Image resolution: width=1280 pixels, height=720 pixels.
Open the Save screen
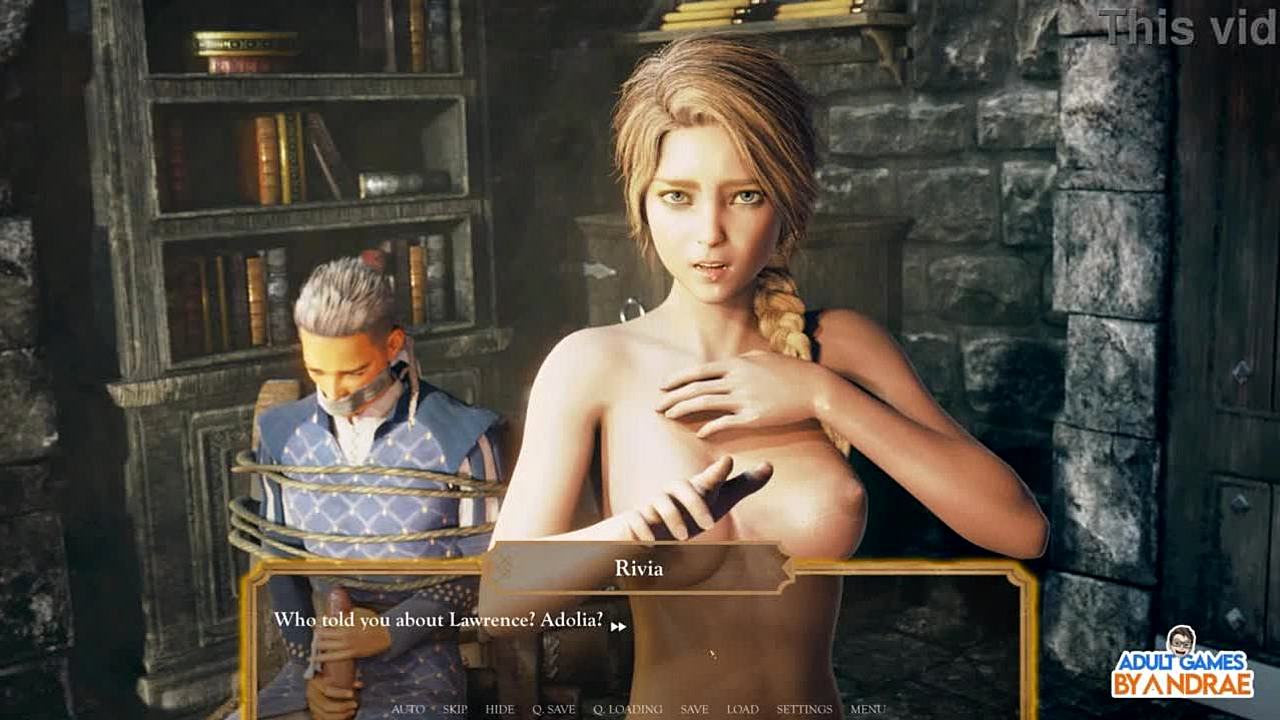694,709
